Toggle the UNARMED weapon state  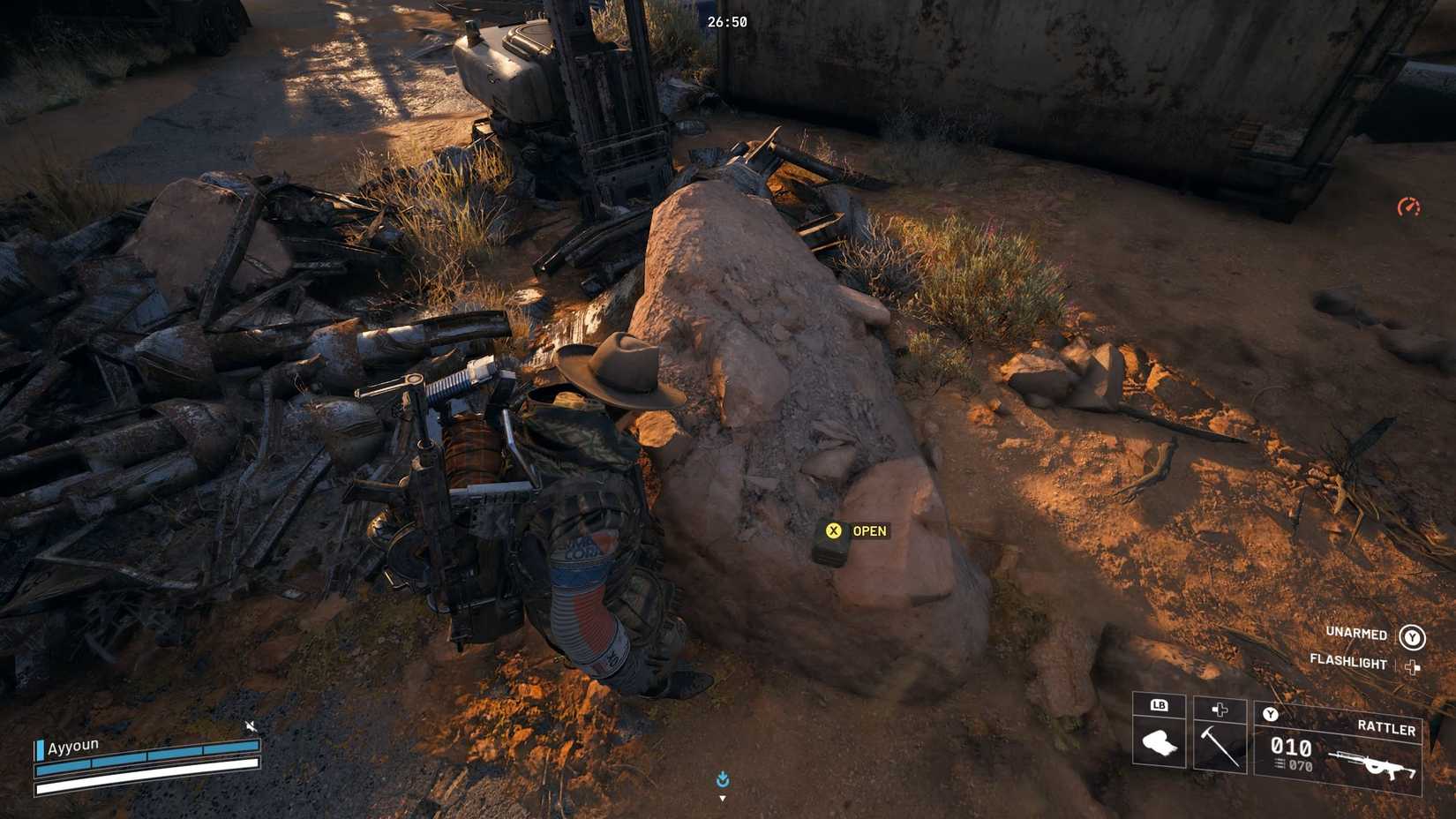1355,633
